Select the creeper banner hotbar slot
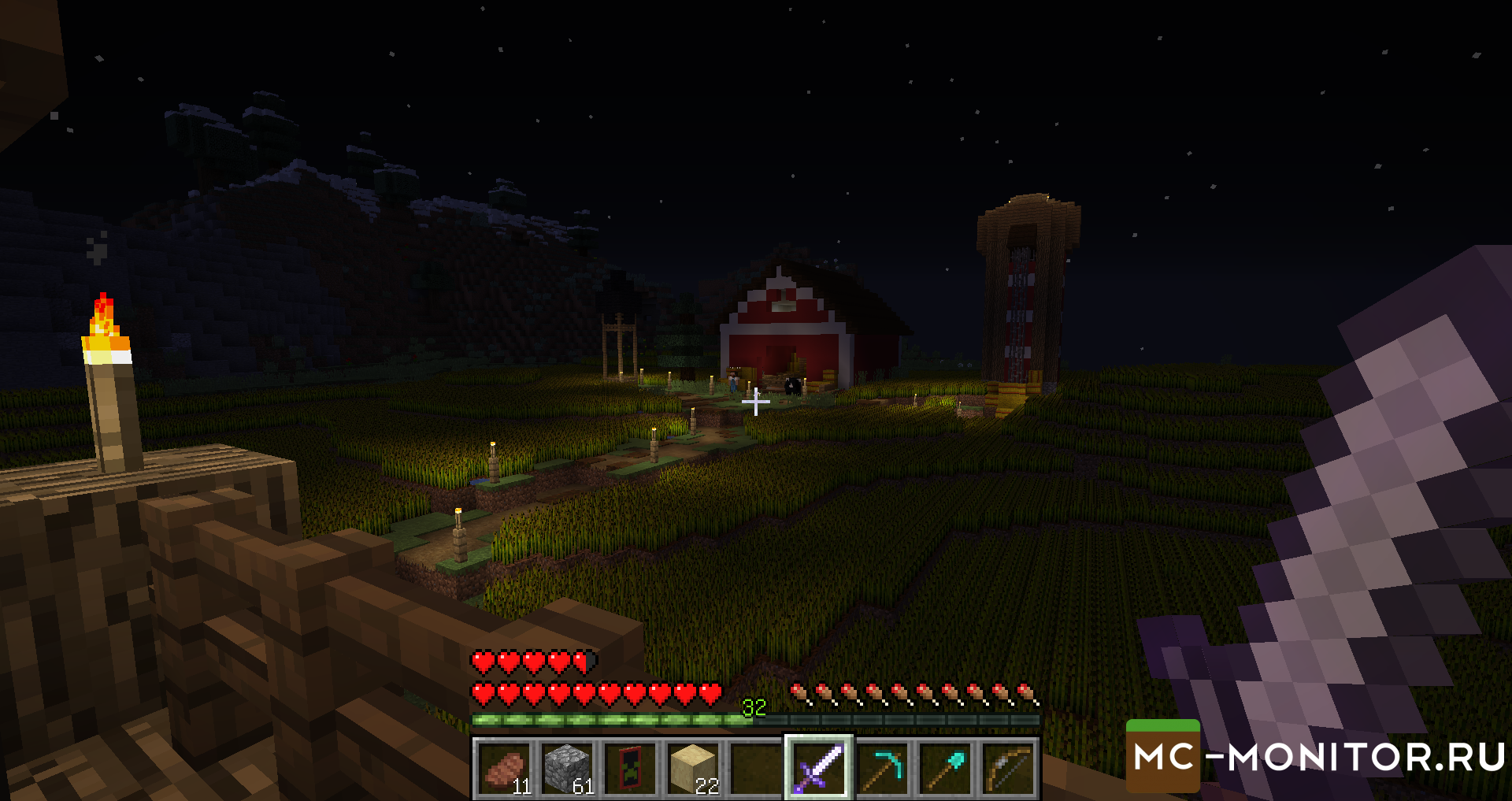Image resolution: width=1512 pixels, height=801 pixels. tap(631, 768)
